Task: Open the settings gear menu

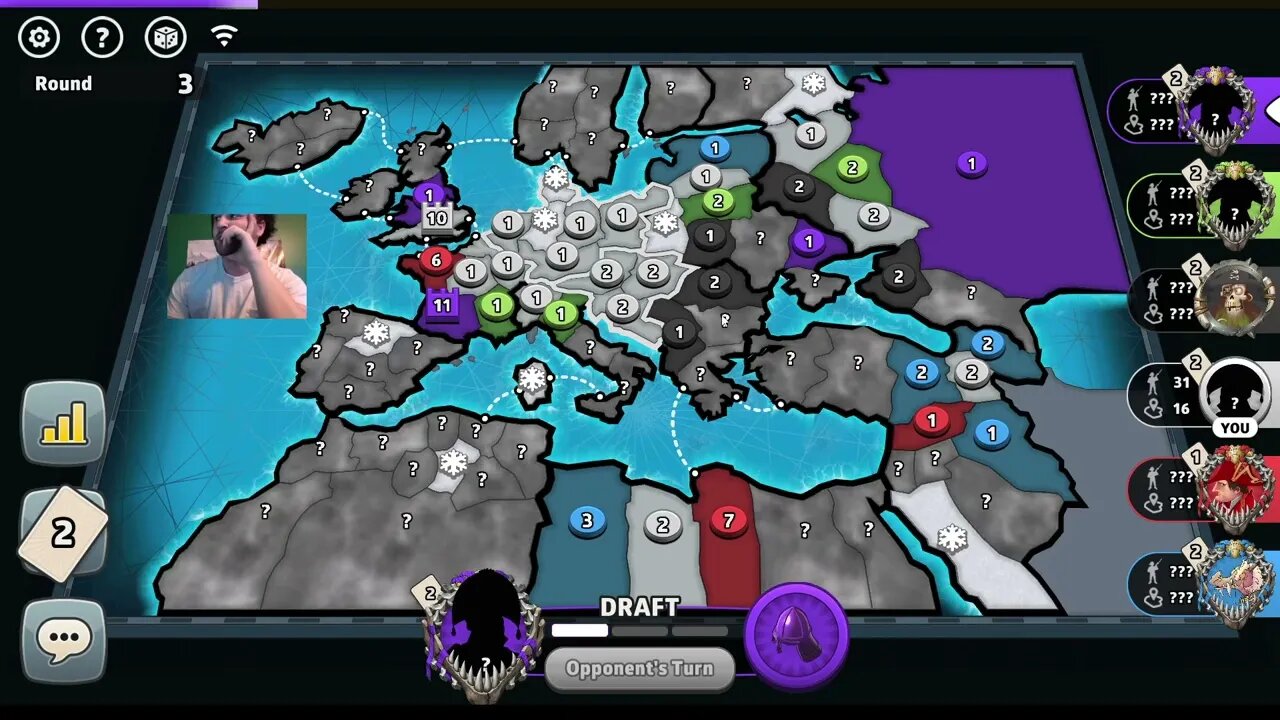Action: [40, 38]
